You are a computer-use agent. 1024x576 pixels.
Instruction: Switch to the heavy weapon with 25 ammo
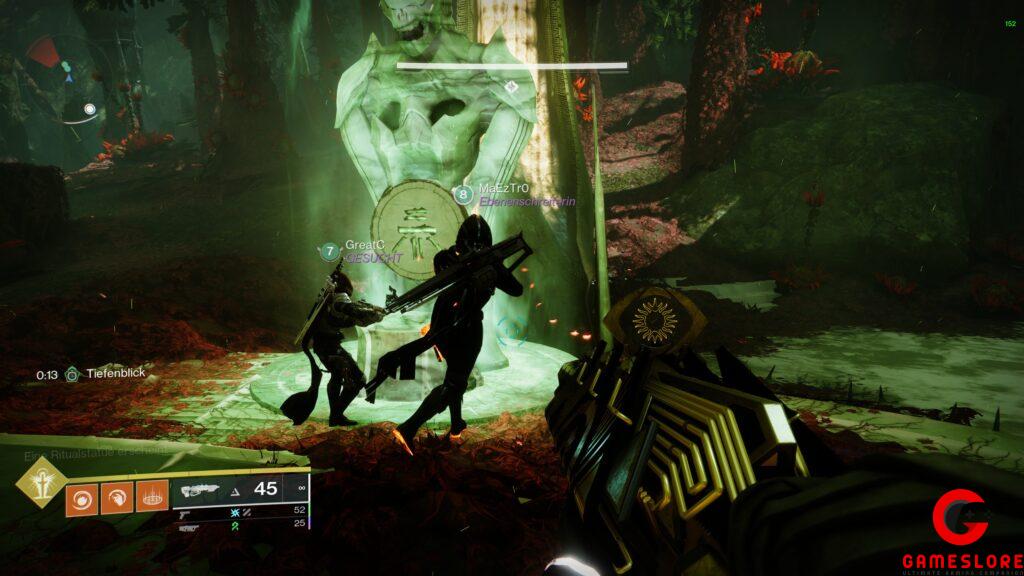tap(240, 523)
